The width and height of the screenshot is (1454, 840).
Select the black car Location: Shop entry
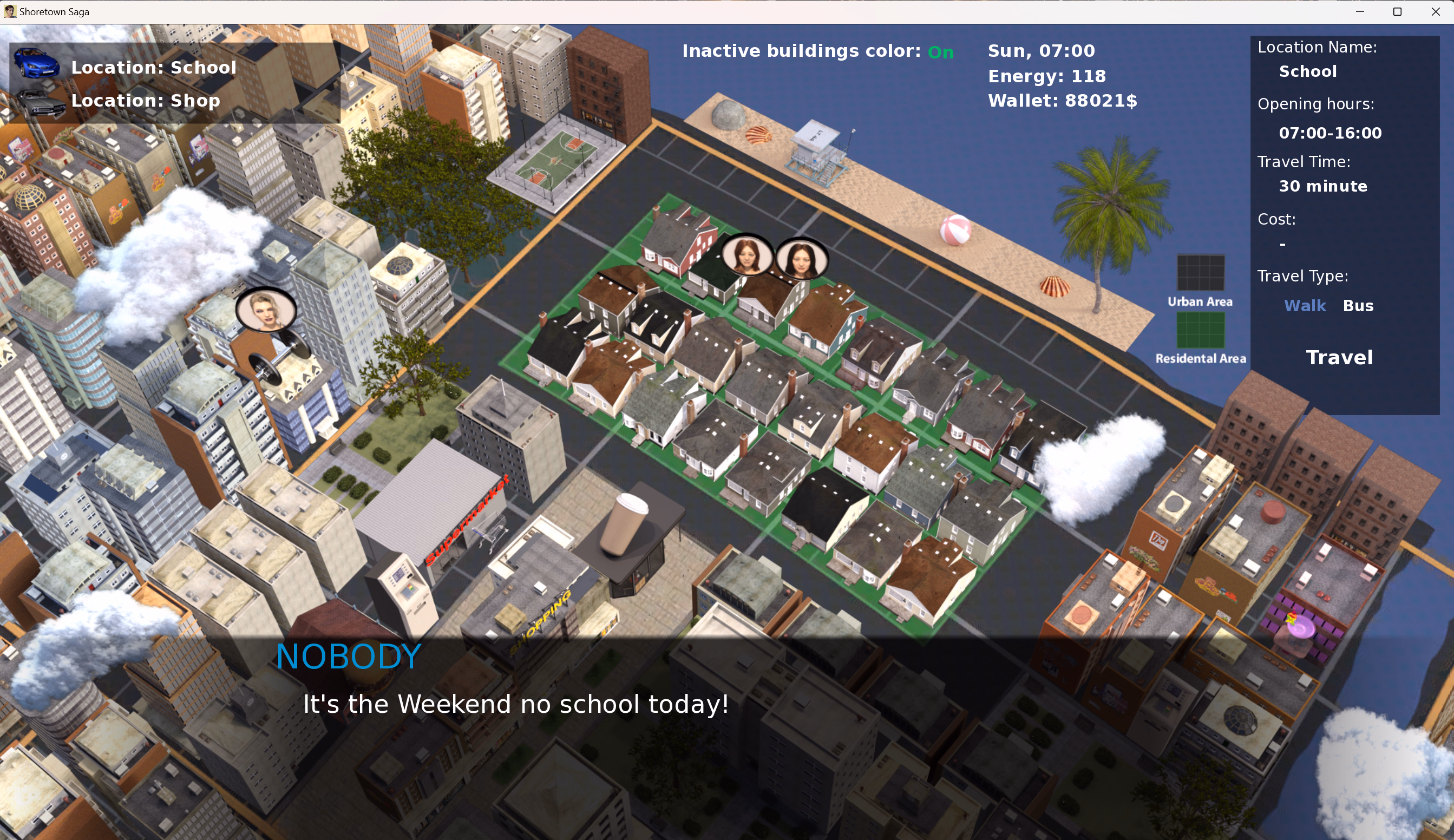point(145,101)
